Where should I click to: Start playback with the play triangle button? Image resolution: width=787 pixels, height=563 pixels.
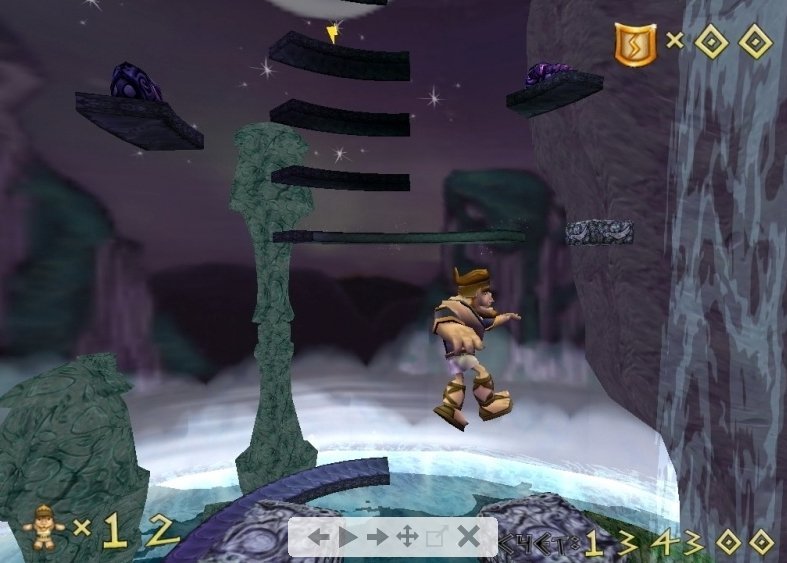point(347,537)
